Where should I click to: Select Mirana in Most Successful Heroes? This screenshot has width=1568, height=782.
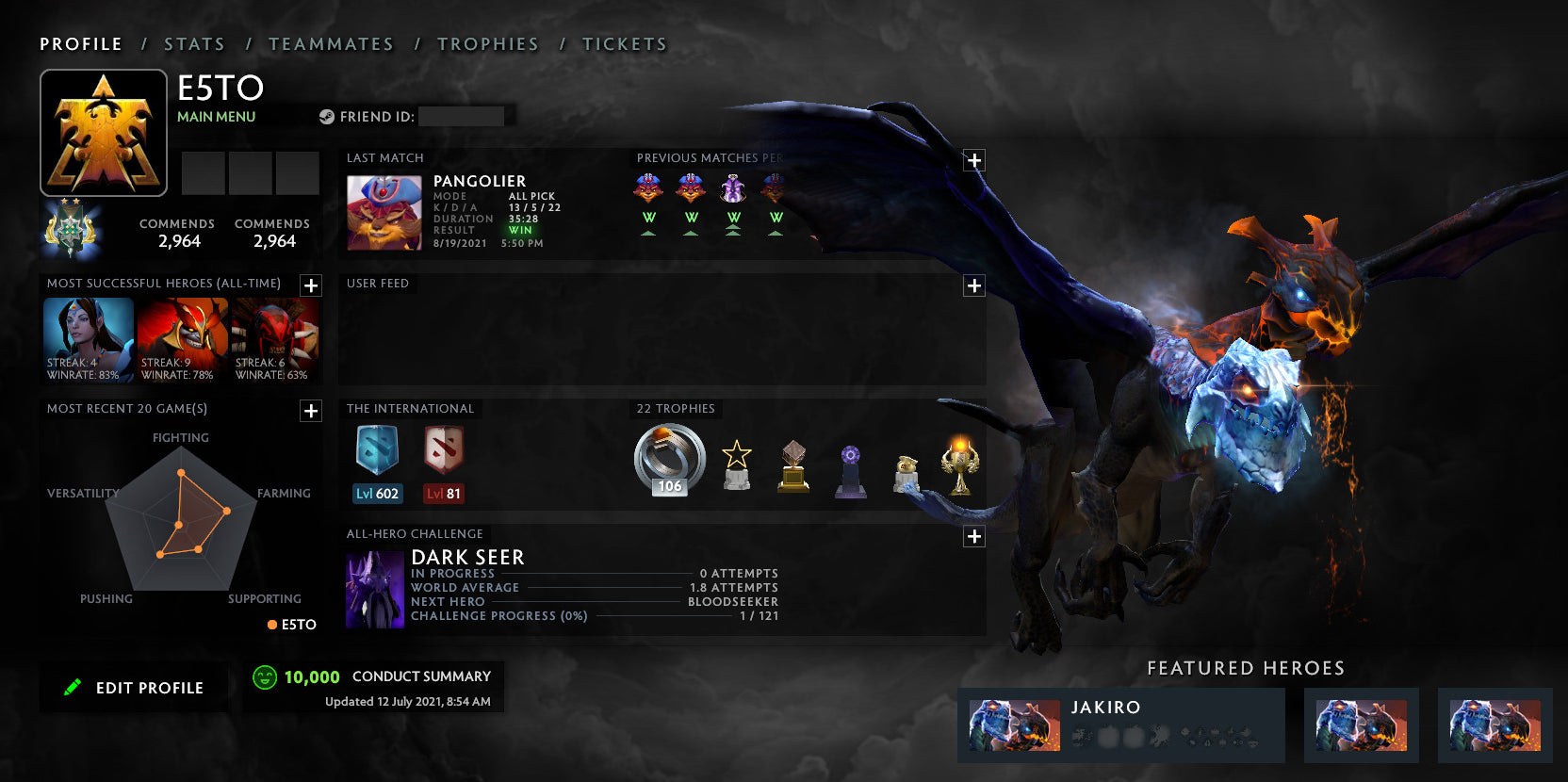(x=88, y=339)
